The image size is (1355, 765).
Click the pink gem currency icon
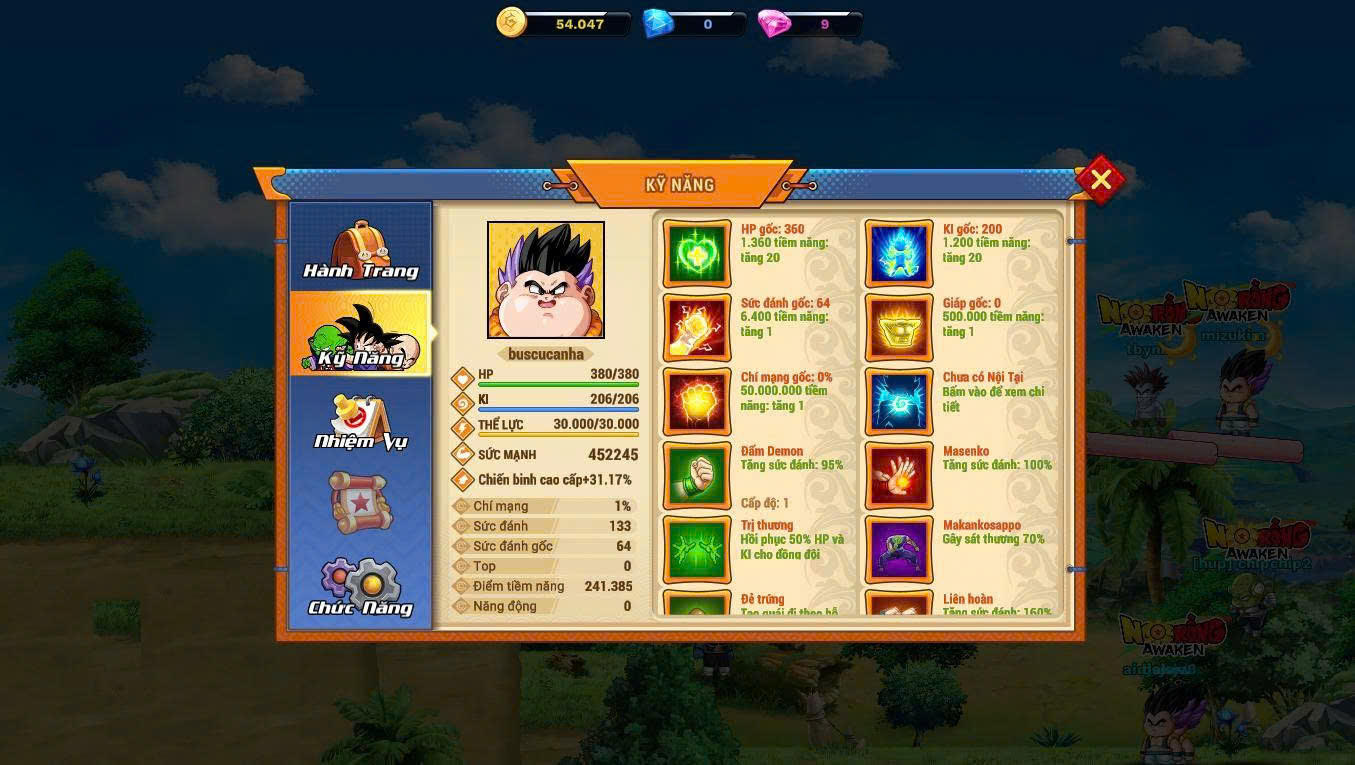tap(774, 23)
